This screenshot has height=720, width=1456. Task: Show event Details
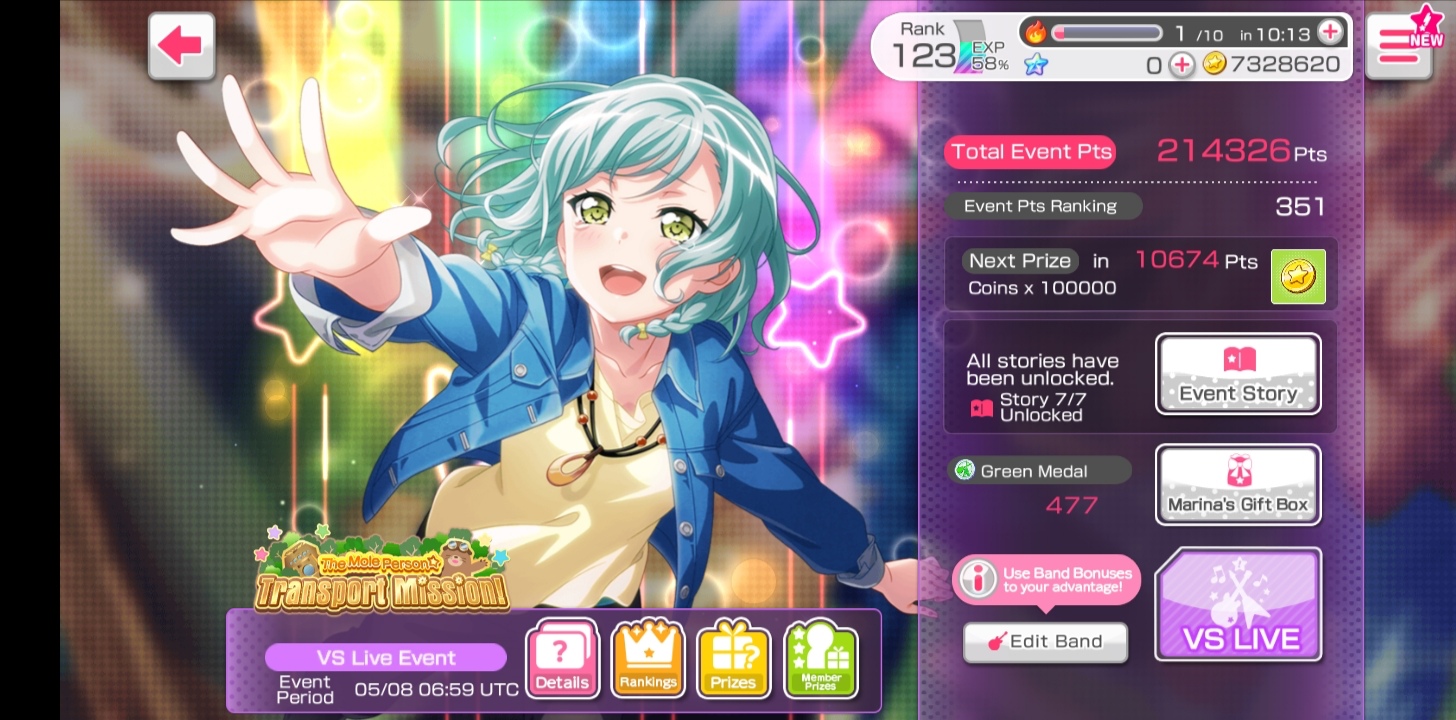point(562,658)
